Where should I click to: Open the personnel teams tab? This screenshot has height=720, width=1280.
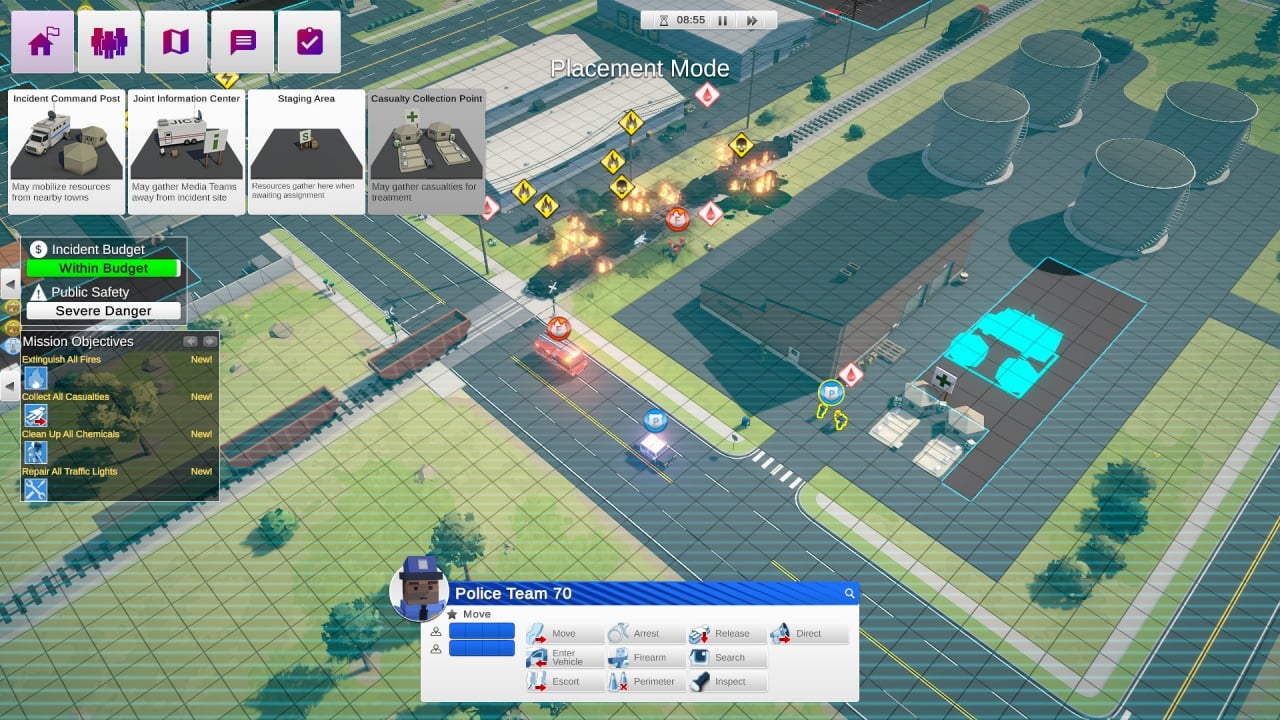109,43
